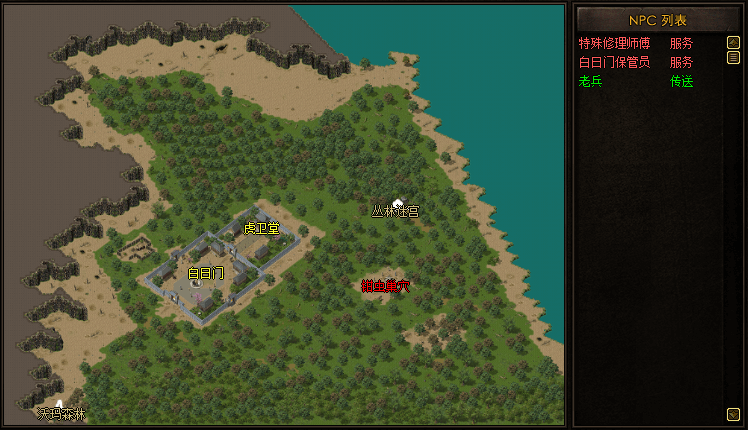Click the NPC list scrollbar handle
748x430 pixels.
(x=732, y=59)
